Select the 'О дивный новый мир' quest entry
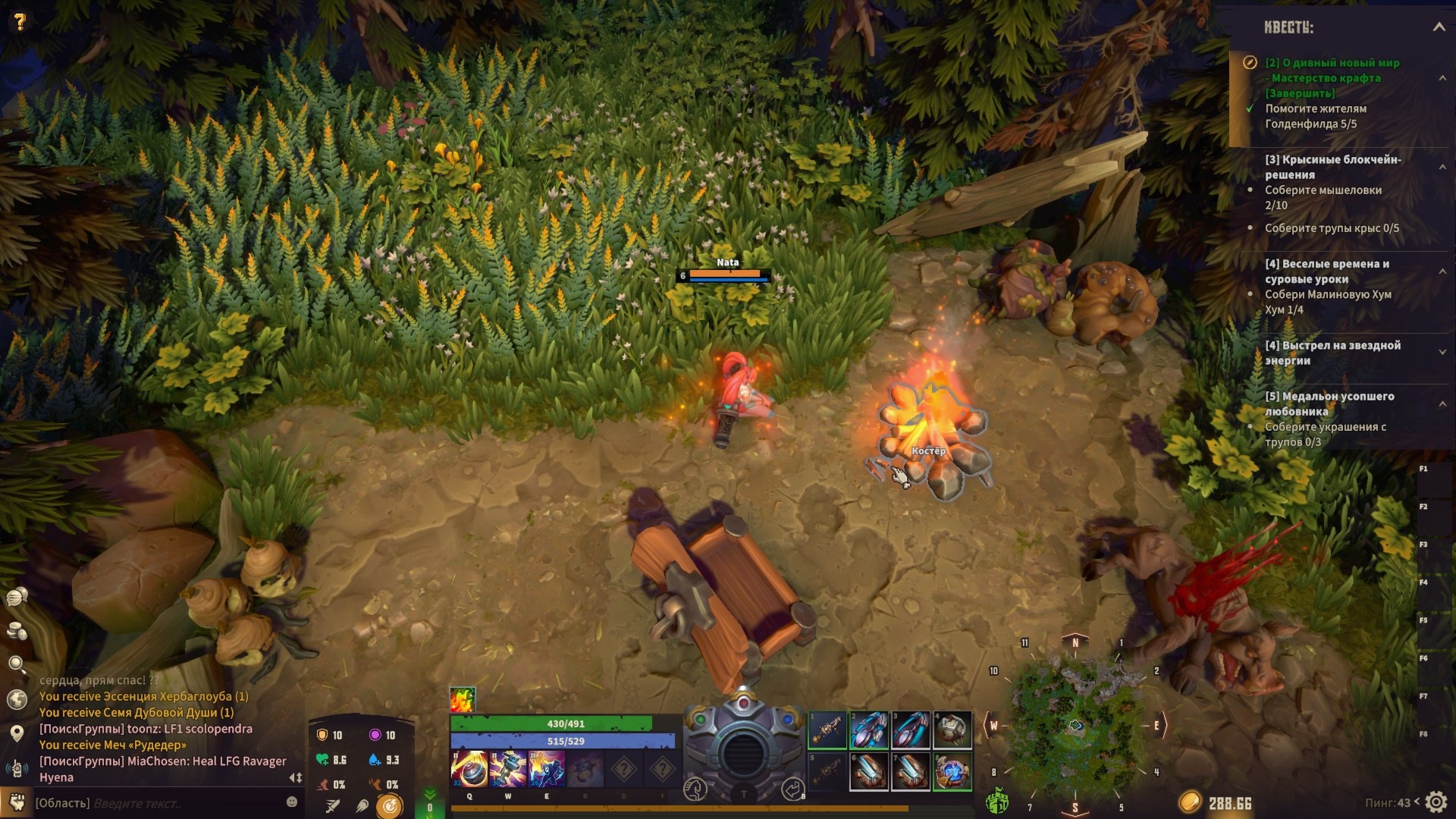Viewport: 1456px width, 819px height. pos(1332,63)
